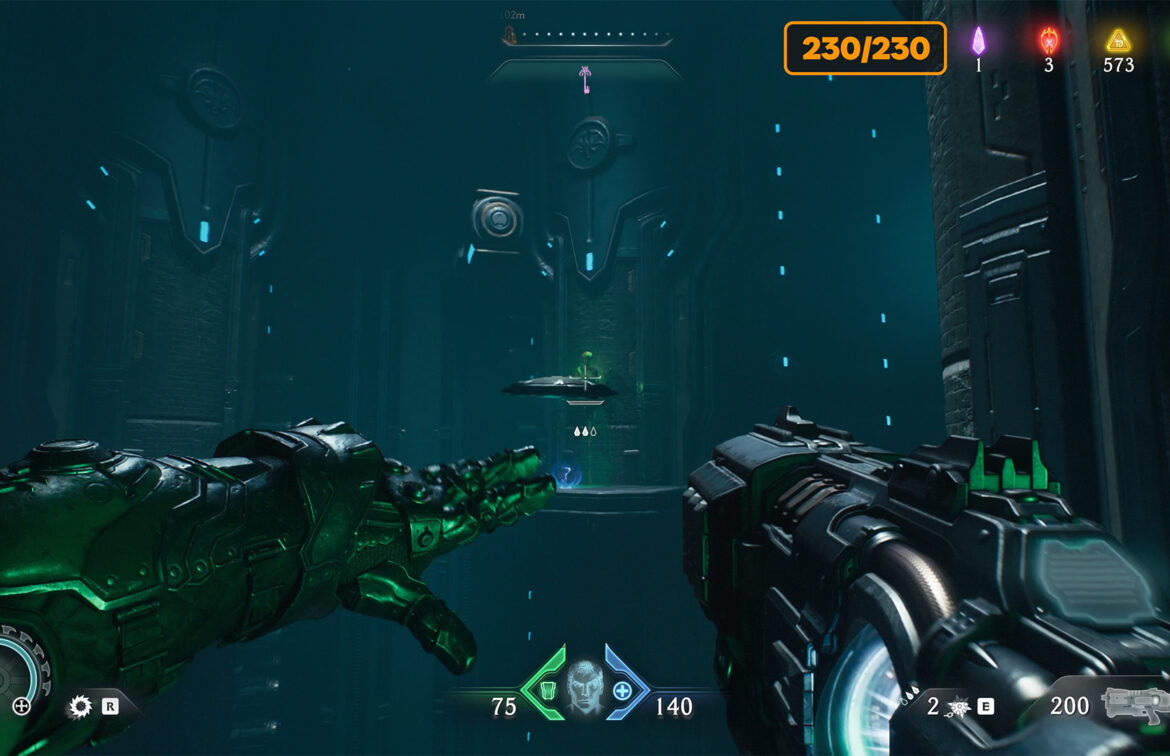Open the yellow triangle currency icon
The image size is (1170, 756).
click(1117, 41)
